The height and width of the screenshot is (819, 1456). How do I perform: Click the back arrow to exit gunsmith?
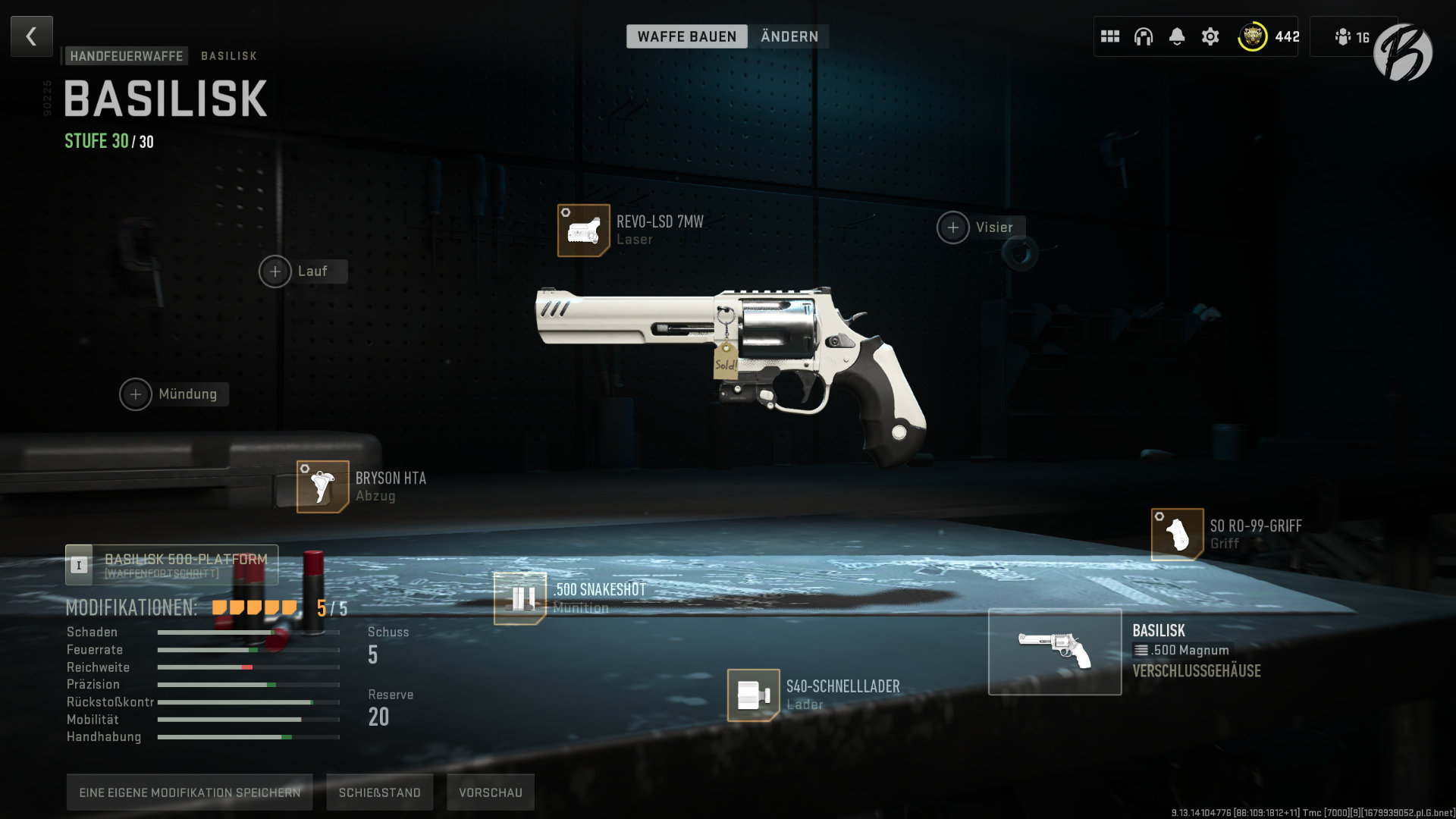31,36
